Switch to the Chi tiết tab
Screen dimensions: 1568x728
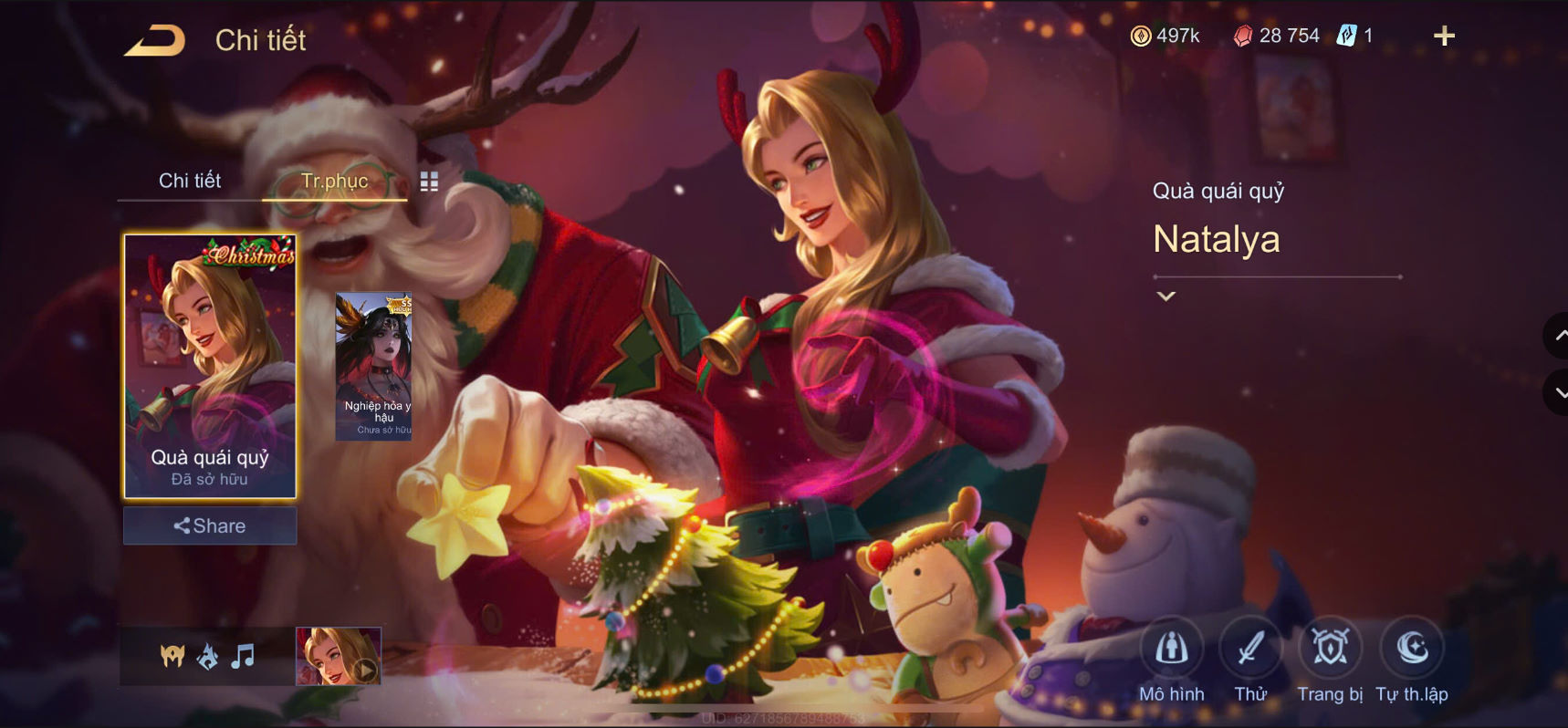pyautogui.click(x=192, y=181)
